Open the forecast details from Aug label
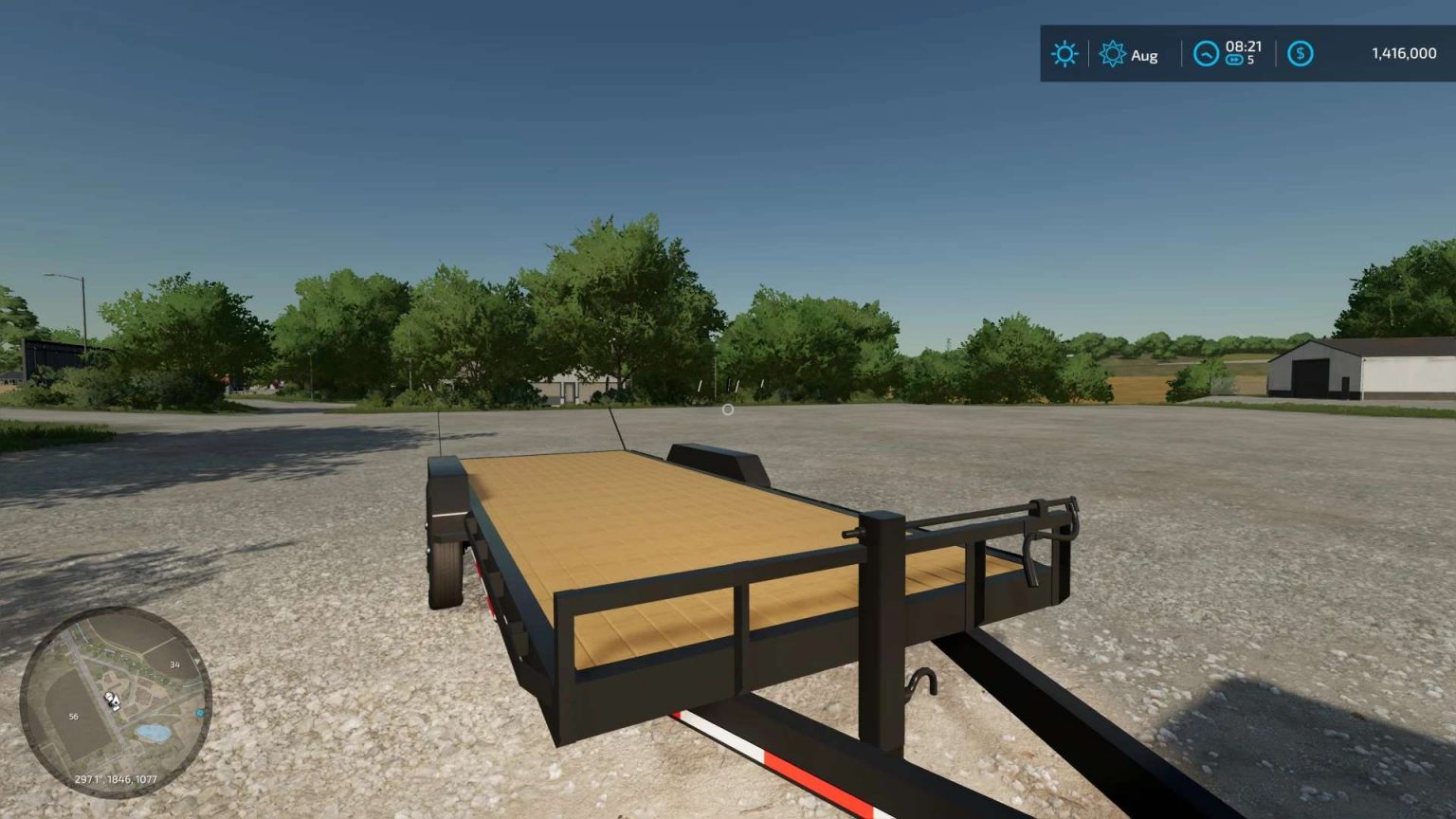Screen dimensions: 1456x819 pyautogui.click(x=1142, y=55)
